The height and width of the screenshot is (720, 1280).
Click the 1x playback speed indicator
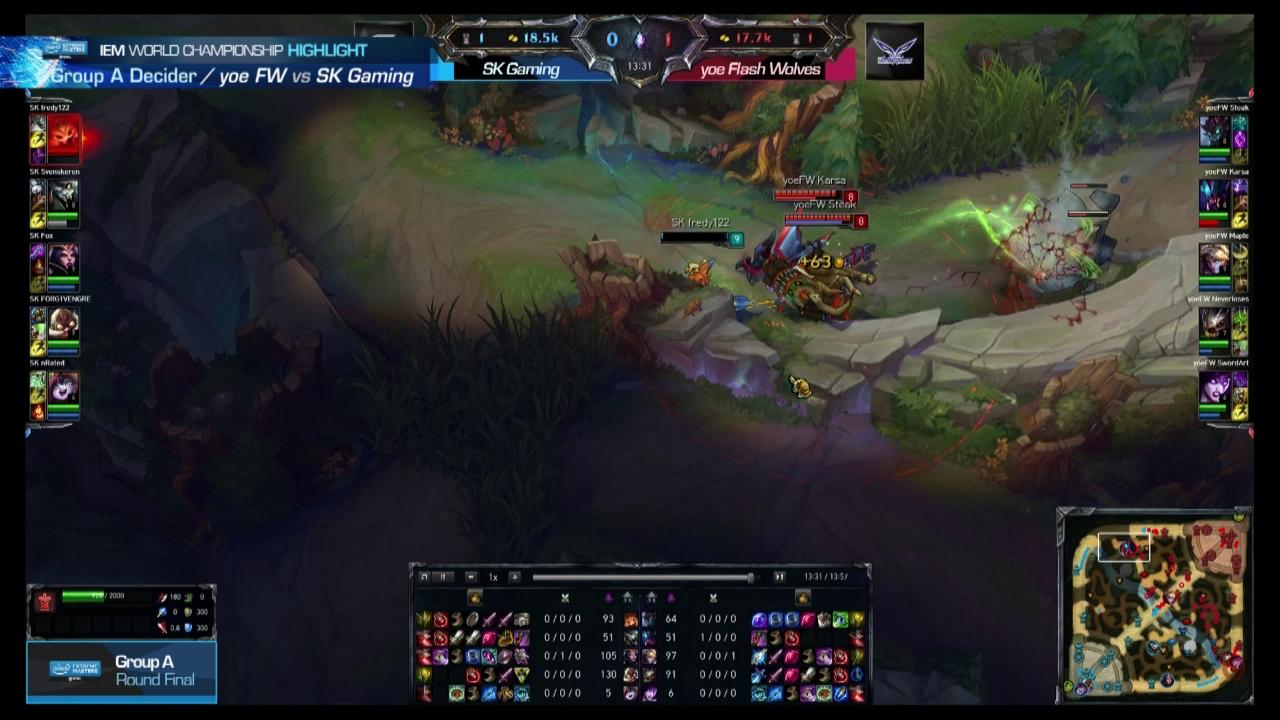492,578
